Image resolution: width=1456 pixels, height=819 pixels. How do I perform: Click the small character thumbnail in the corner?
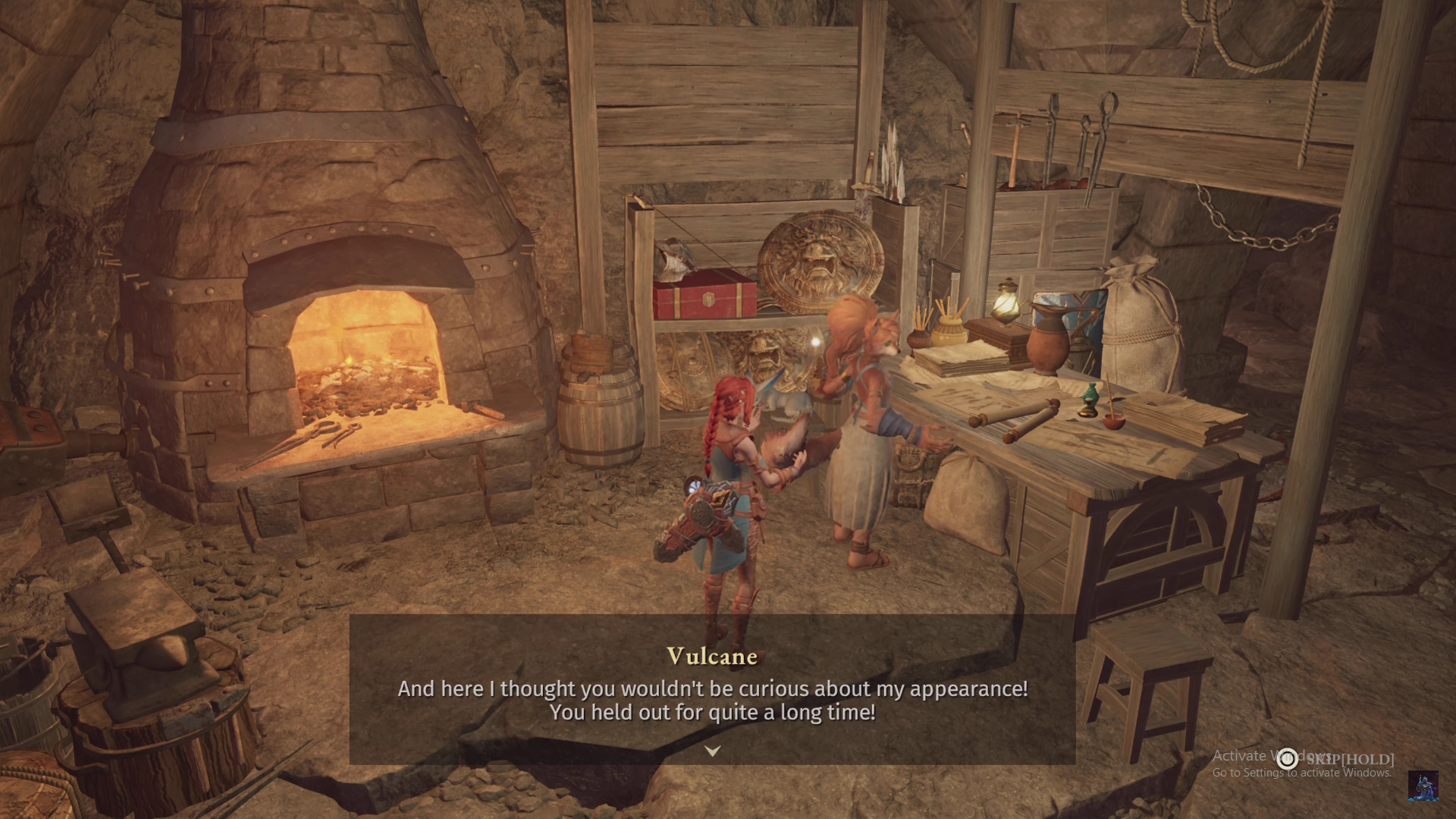pos(1423,786)
